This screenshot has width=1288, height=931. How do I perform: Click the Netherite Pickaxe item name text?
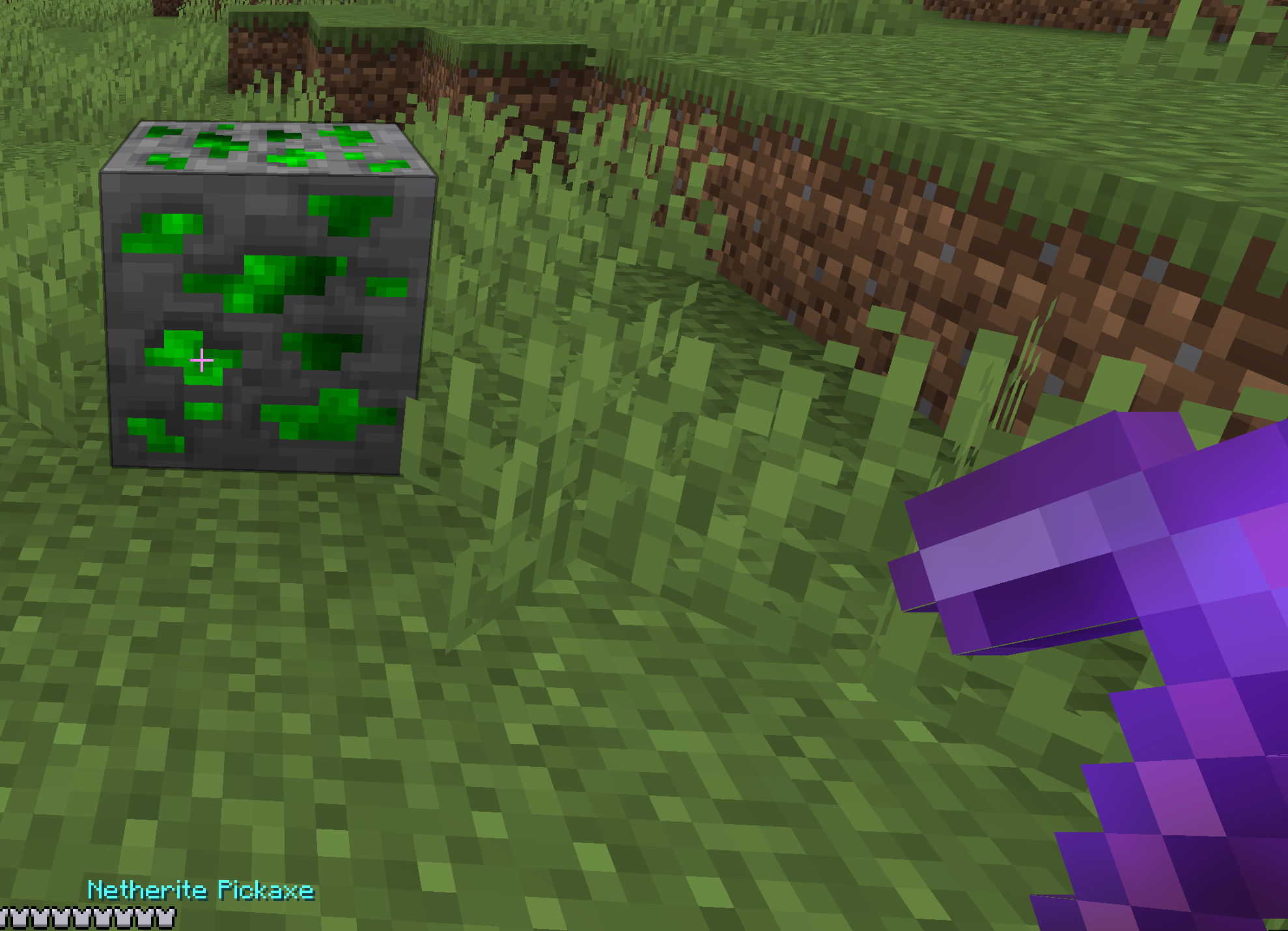pyautogui.click(x=202, y=889)
